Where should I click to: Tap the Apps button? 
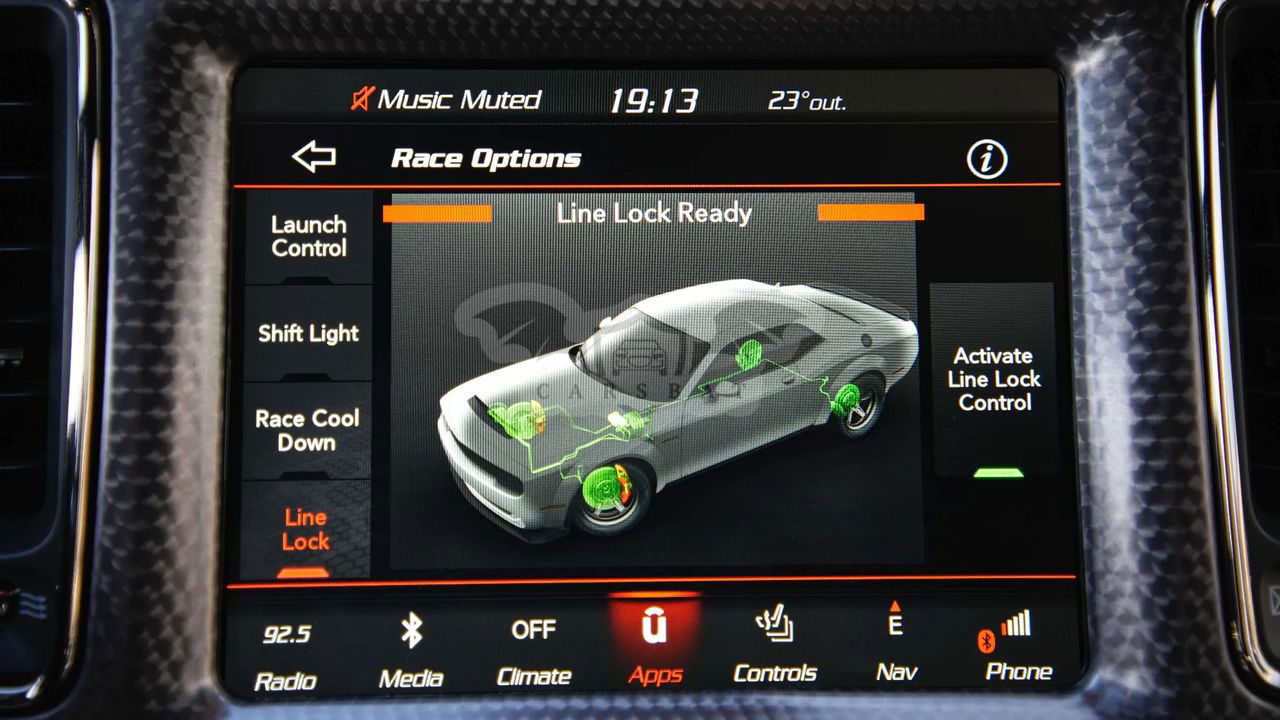655,650
